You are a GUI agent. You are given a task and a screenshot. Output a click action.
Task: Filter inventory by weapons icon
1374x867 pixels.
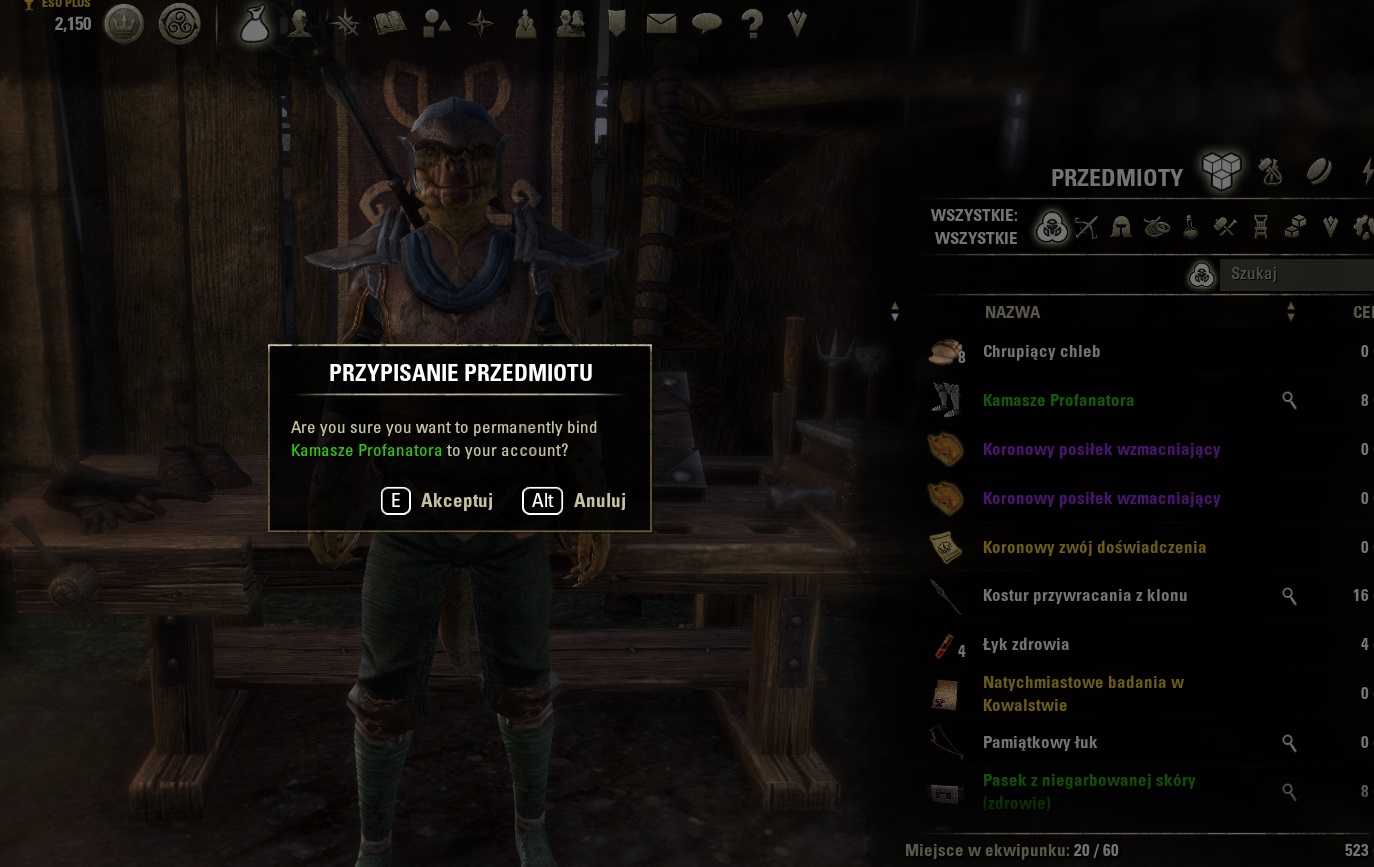click(1086, 227)
